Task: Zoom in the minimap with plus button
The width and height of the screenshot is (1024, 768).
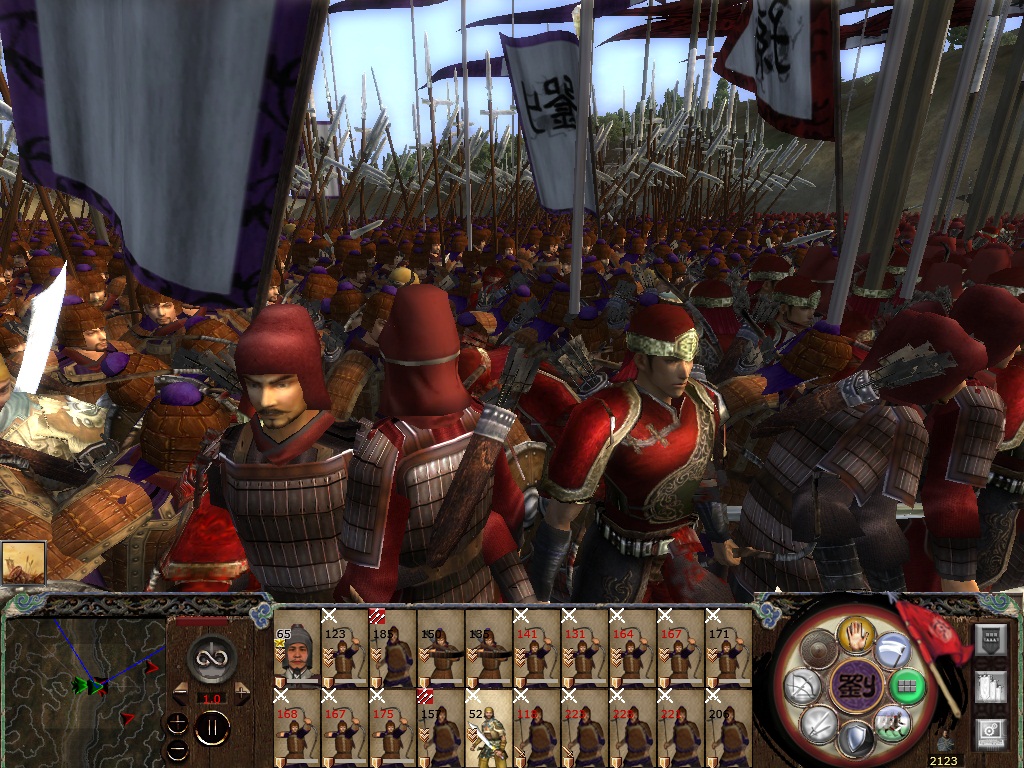Action: click(x=178, y=724)
